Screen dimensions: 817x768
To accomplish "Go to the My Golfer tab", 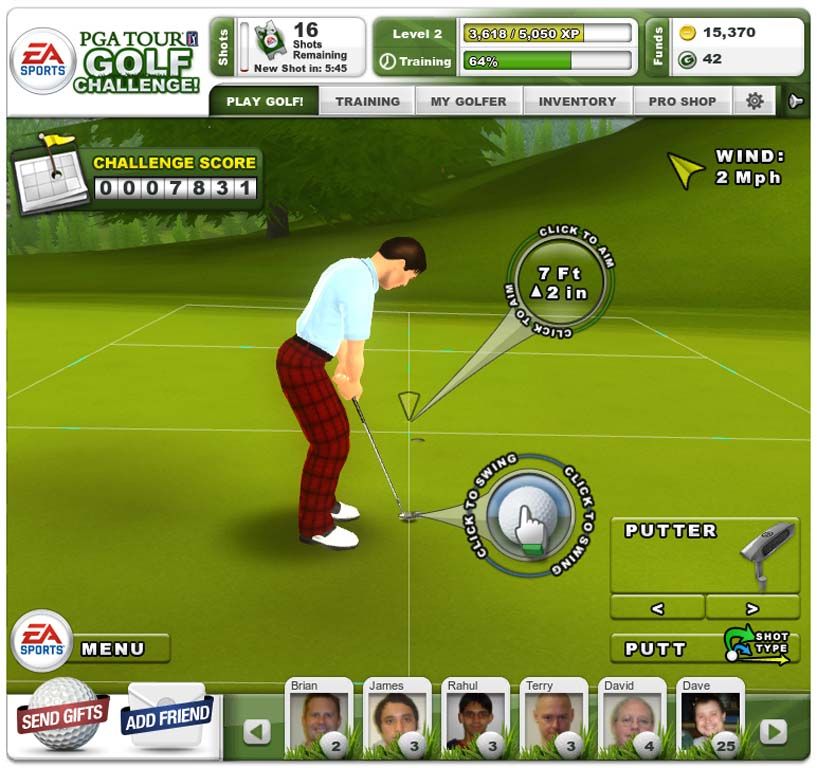I will (x=468, y=101).
